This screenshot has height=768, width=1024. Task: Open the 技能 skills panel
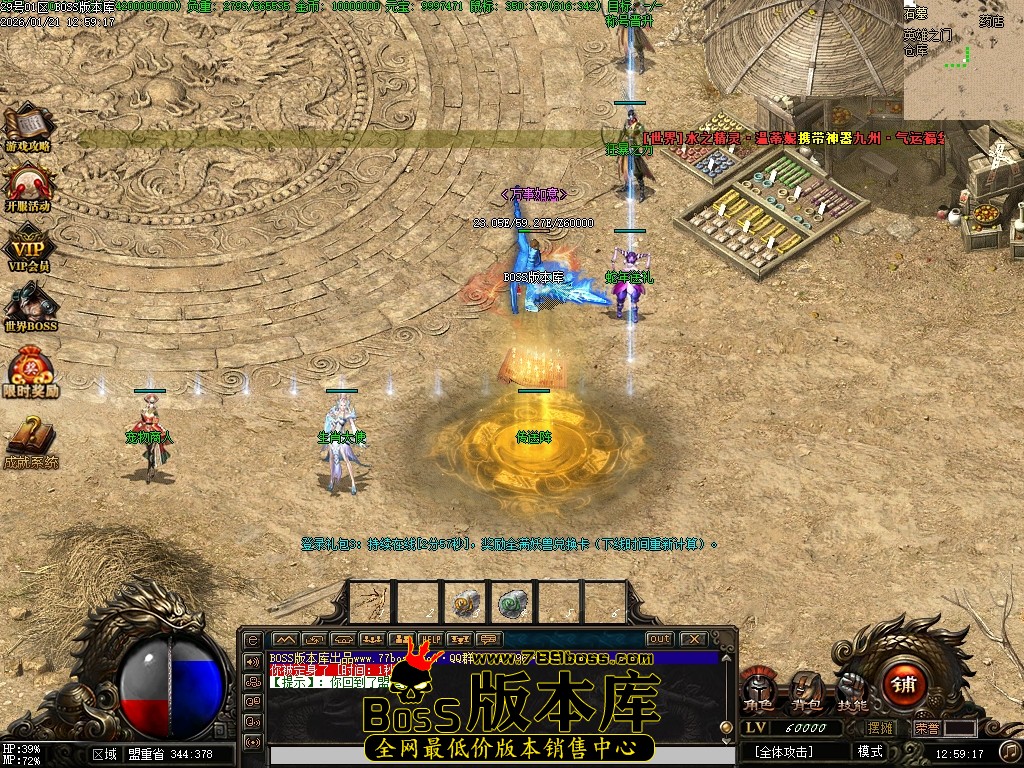click(x=853, y=689)
